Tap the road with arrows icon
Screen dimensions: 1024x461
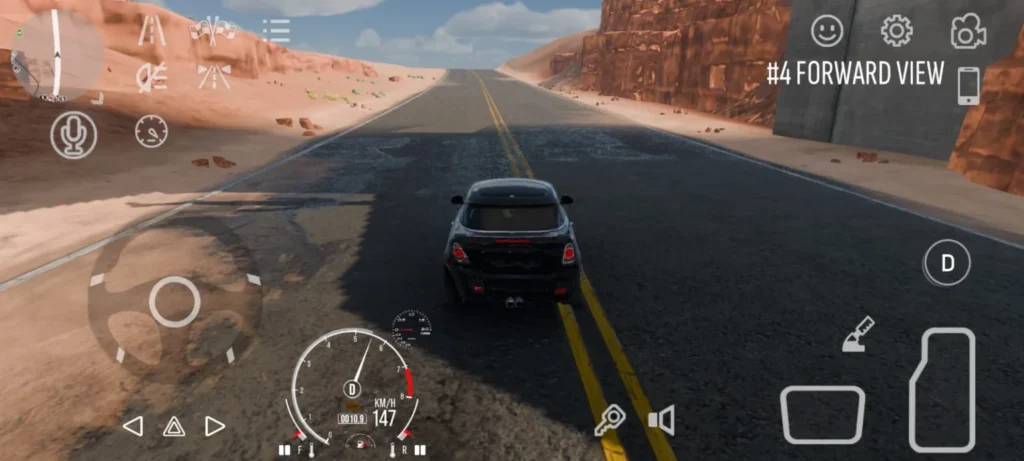(x=213, y=77)
